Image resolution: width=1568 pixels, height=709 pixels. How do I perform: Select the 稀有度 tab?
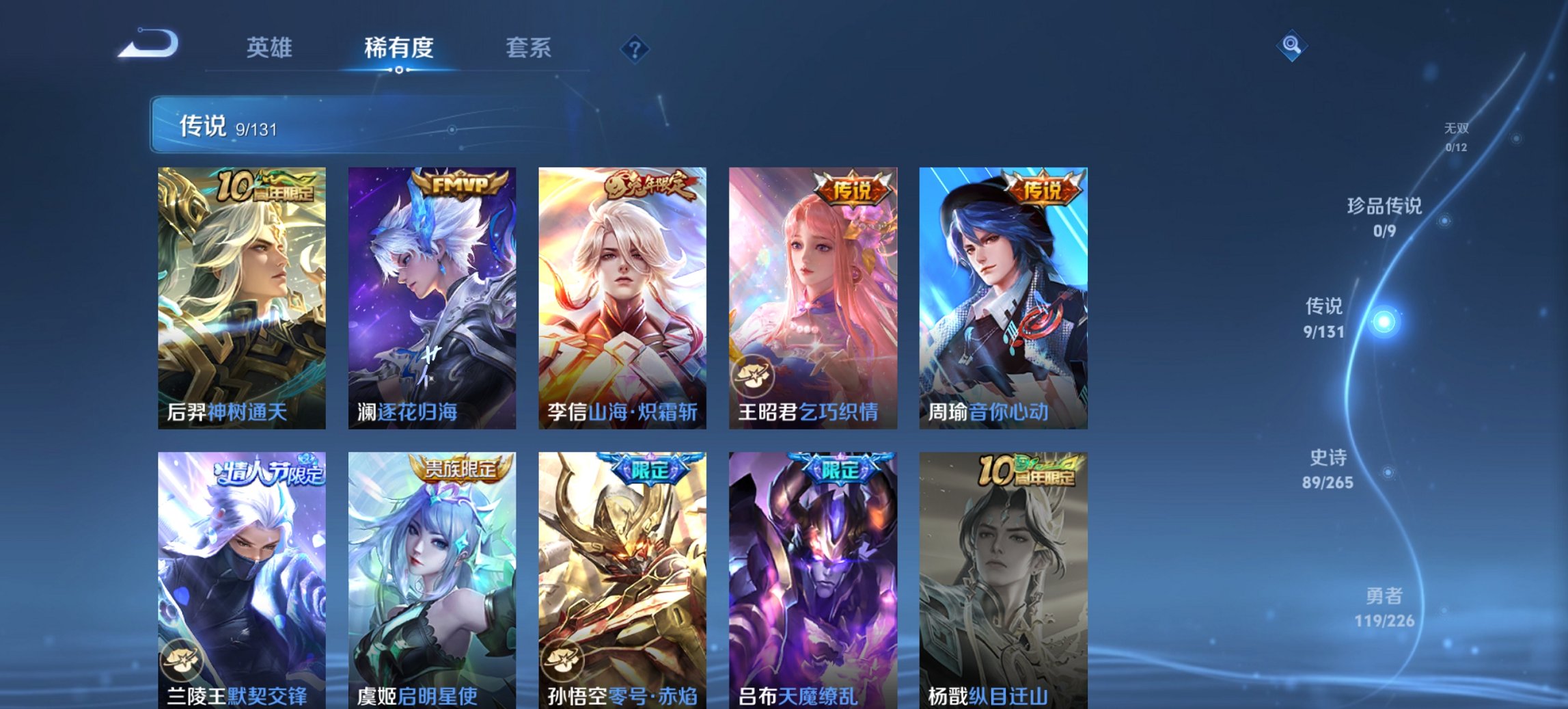(399, 48)
